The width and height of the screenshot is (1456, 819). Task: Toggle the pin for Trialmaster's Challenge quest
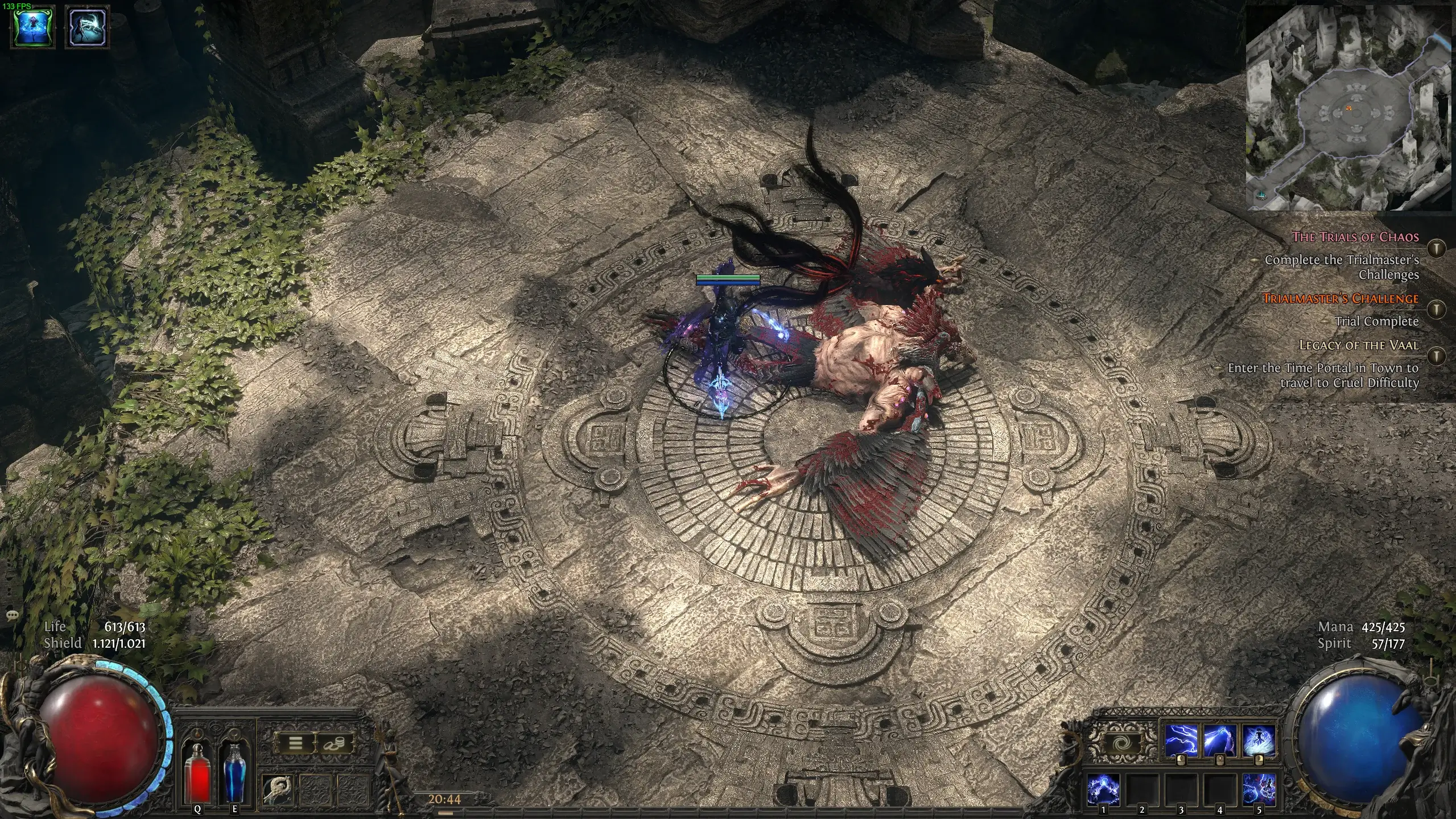[x=1437, y=309]
